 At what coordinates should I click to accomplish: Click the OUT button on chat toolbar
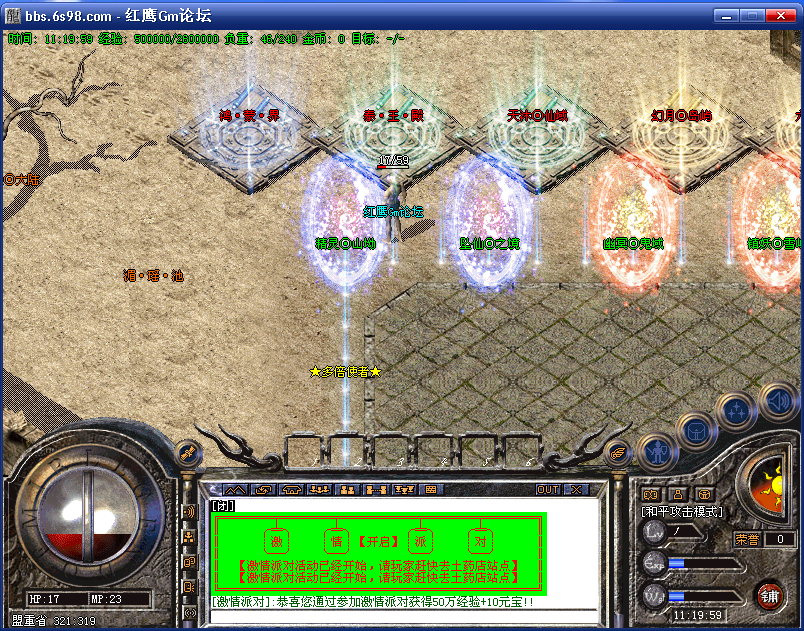coord(547,490)
